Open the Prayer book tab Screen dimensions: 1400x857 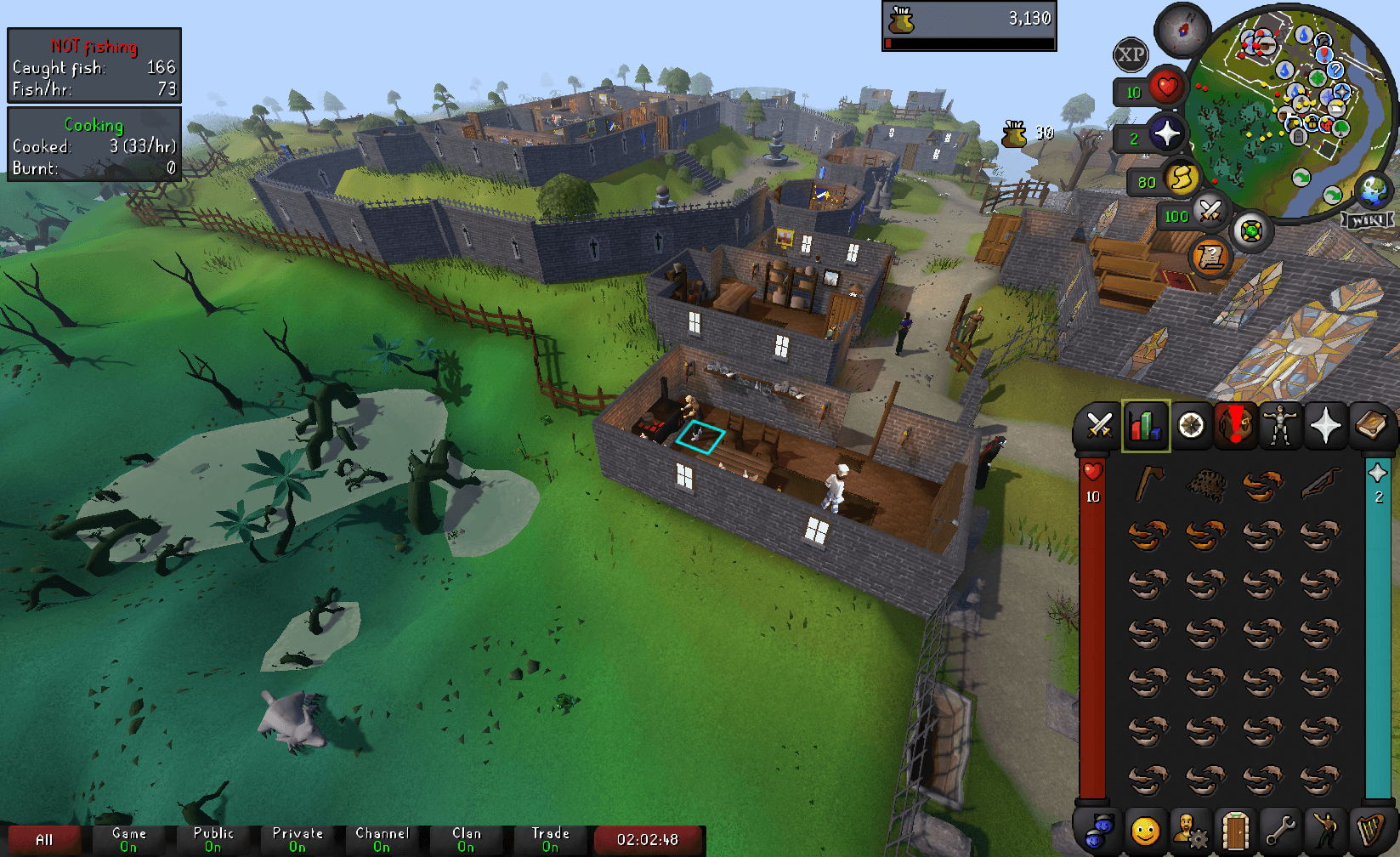pyautogui.click(x=1325, y=425)
